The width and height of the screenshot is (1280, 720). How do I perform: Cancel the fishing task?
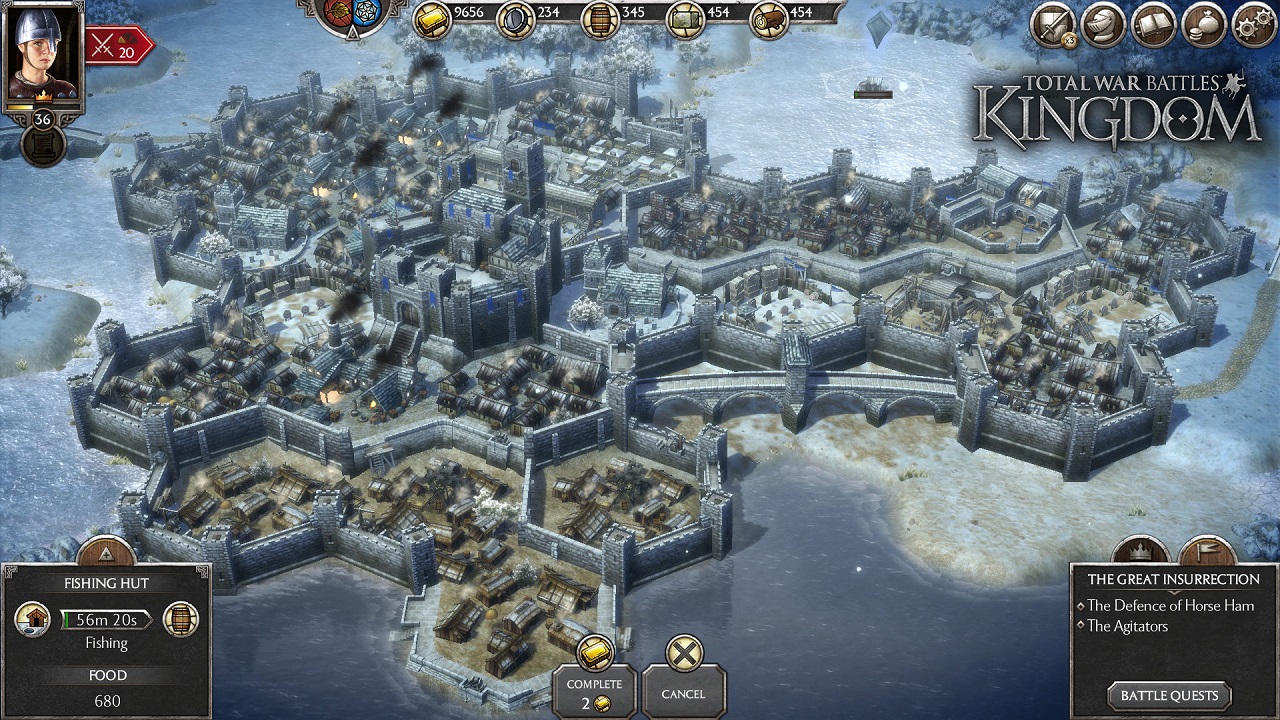coord(684,680)
